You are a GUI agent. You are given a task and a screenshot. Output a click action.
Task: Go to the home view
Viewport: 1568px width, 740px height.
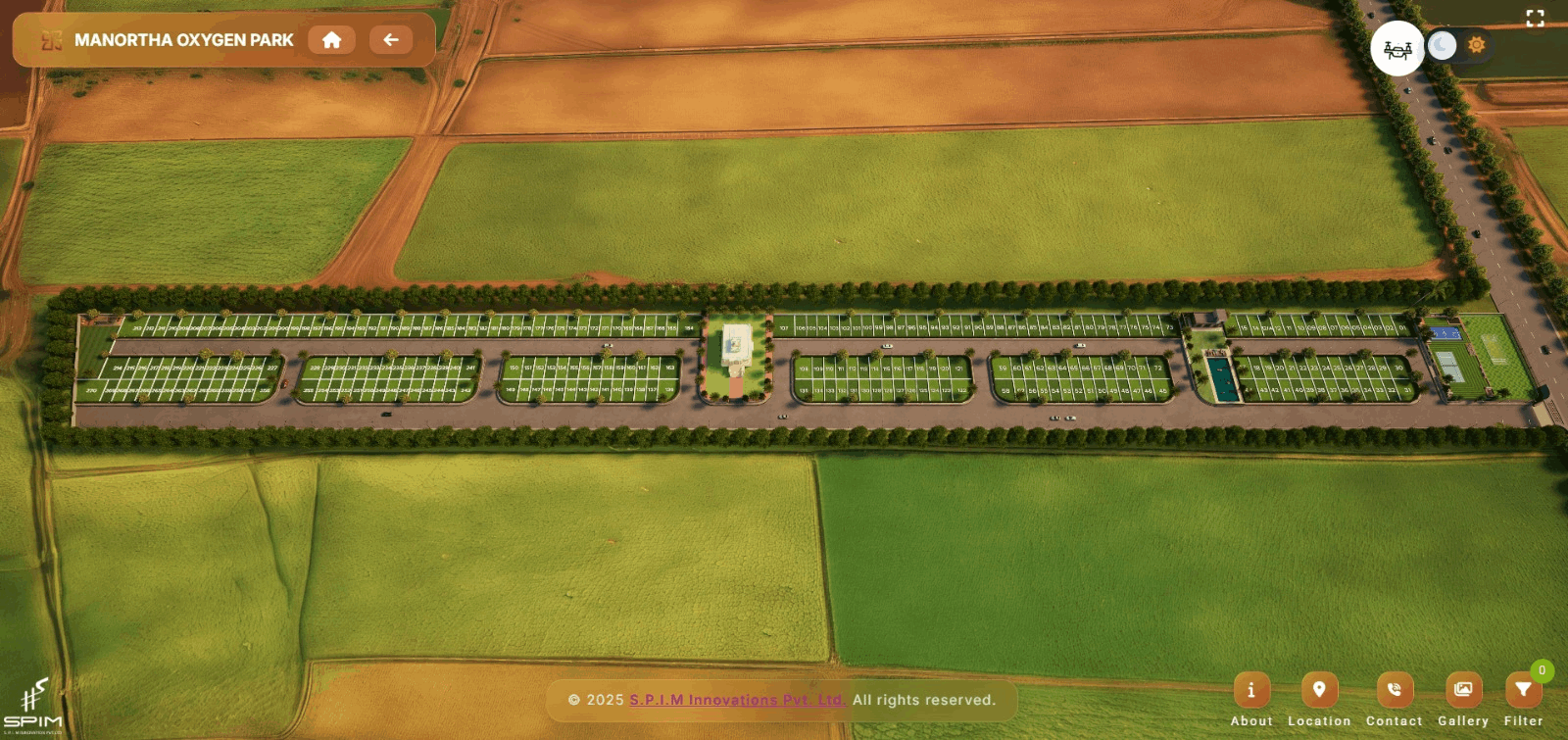(331, 40)
